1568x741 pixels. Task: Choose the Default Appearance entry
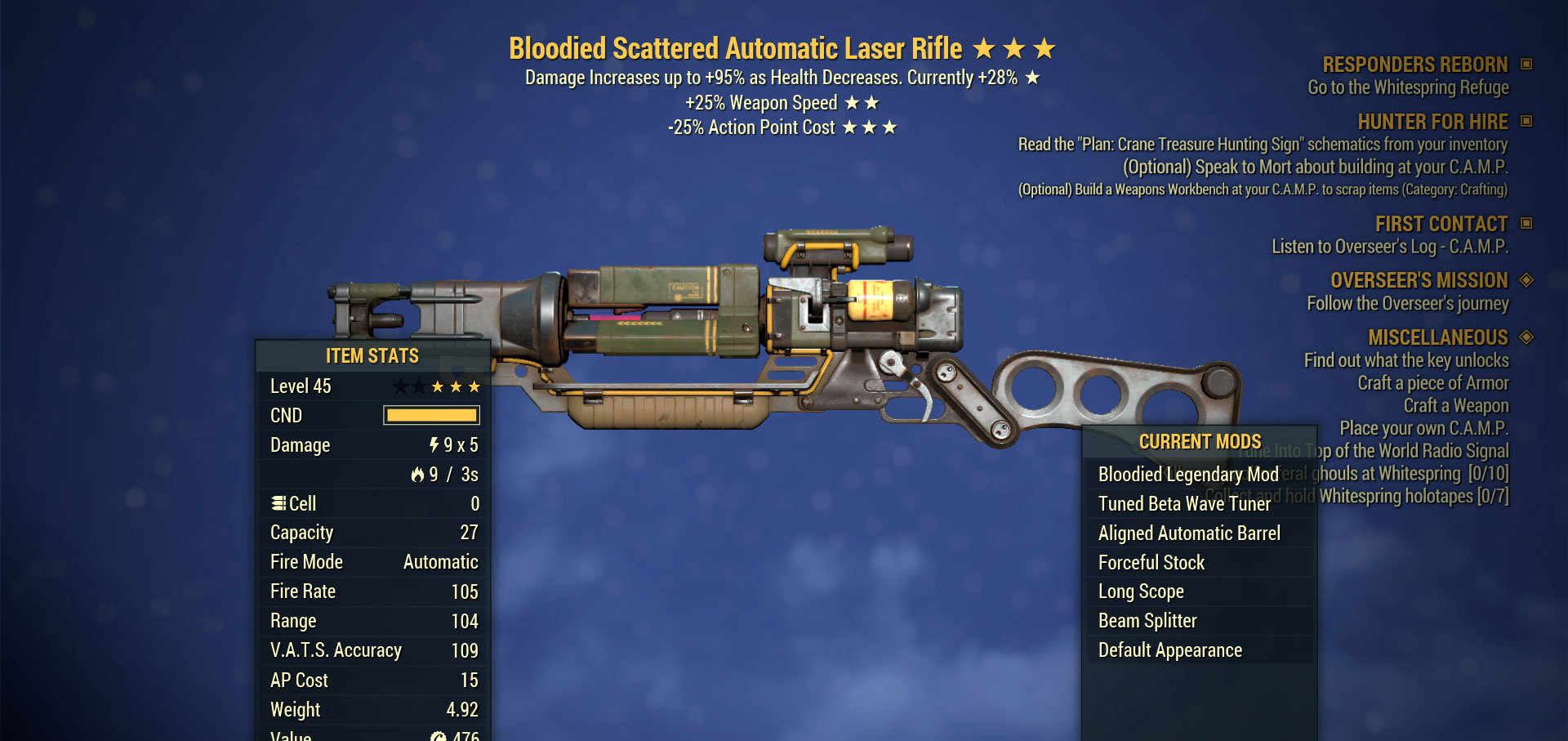(x=1169, y=650)
